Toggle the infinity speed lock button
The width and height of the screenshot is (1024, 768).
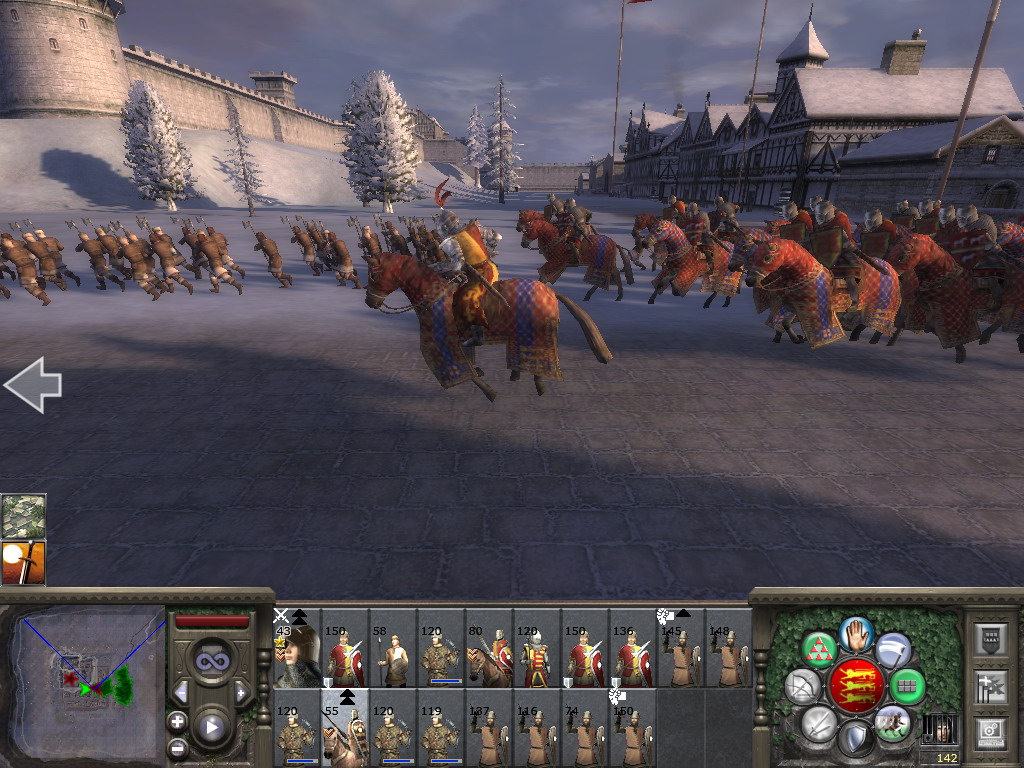click(210, 660)
